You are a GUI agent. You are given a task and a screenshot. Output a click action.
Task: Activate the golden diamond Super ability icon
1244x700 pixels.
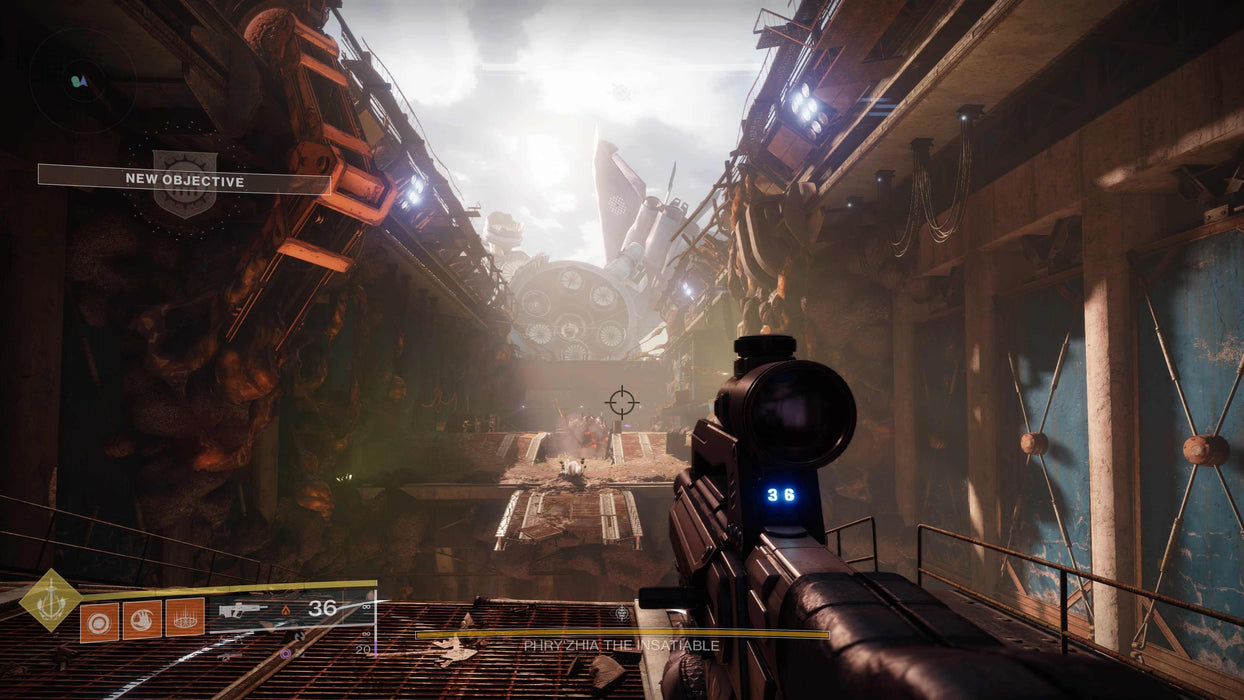tap(50, 599)
